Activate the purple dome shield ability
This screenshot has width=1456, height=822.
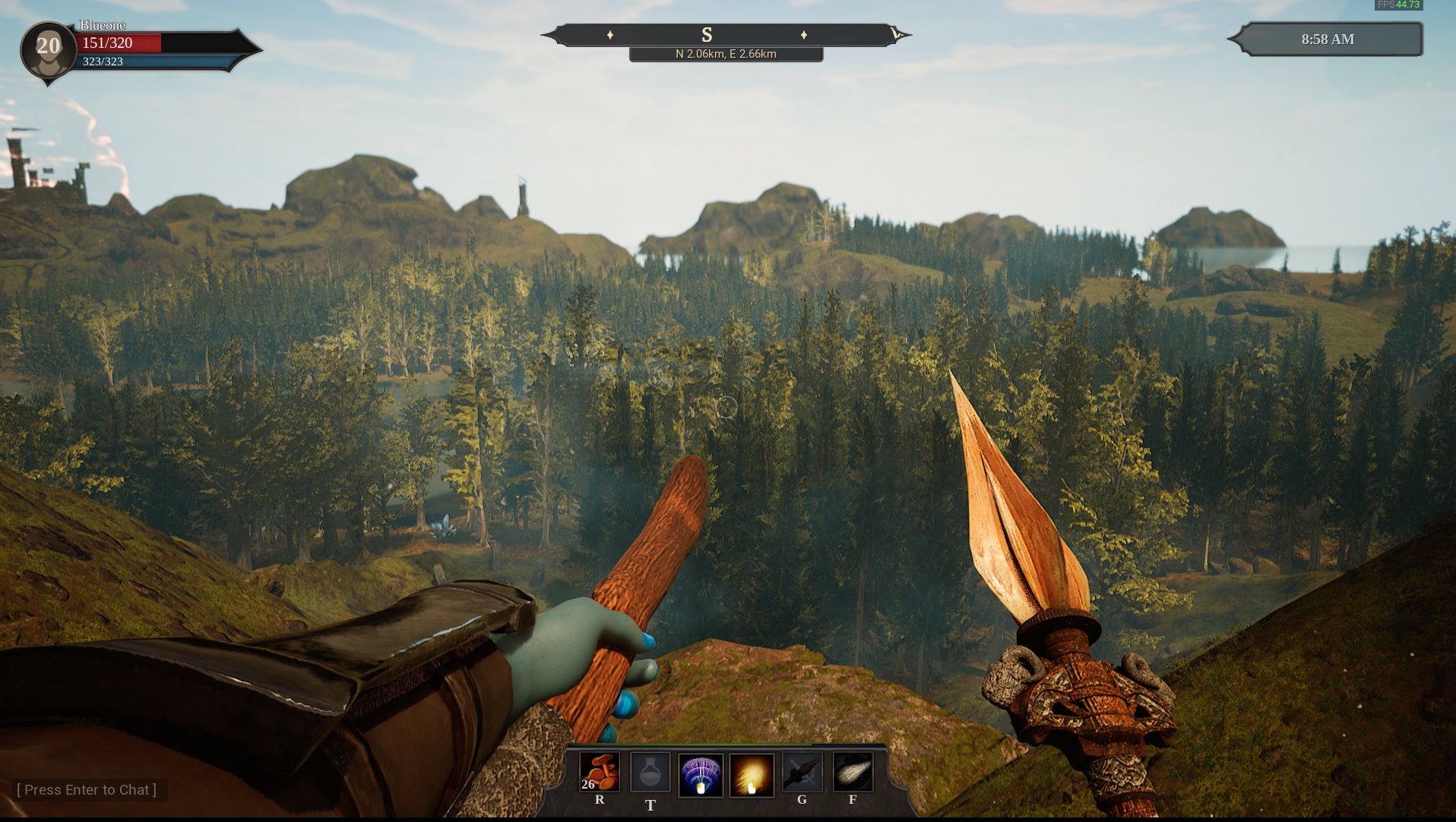tap(700, 775)
